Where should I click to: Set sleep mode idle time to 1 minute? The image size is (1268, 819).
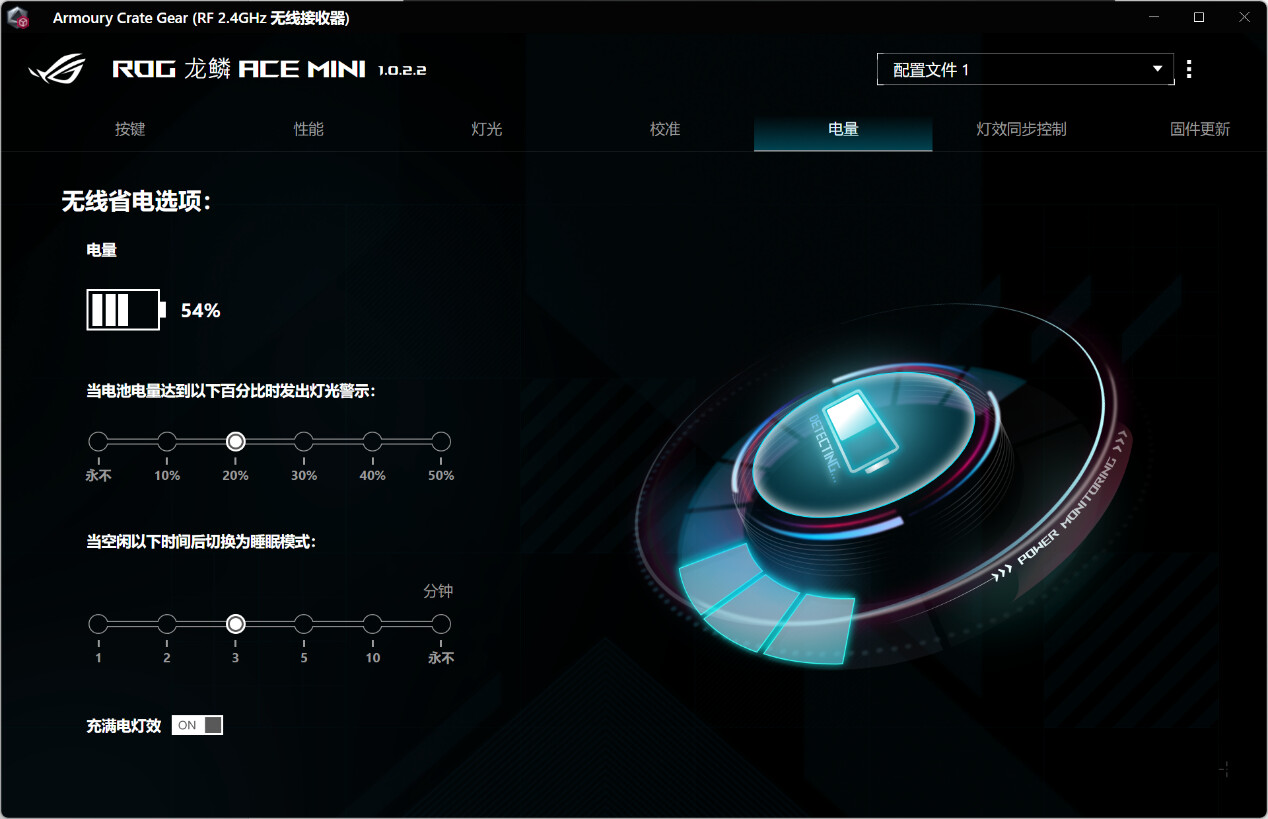(98, 624)
